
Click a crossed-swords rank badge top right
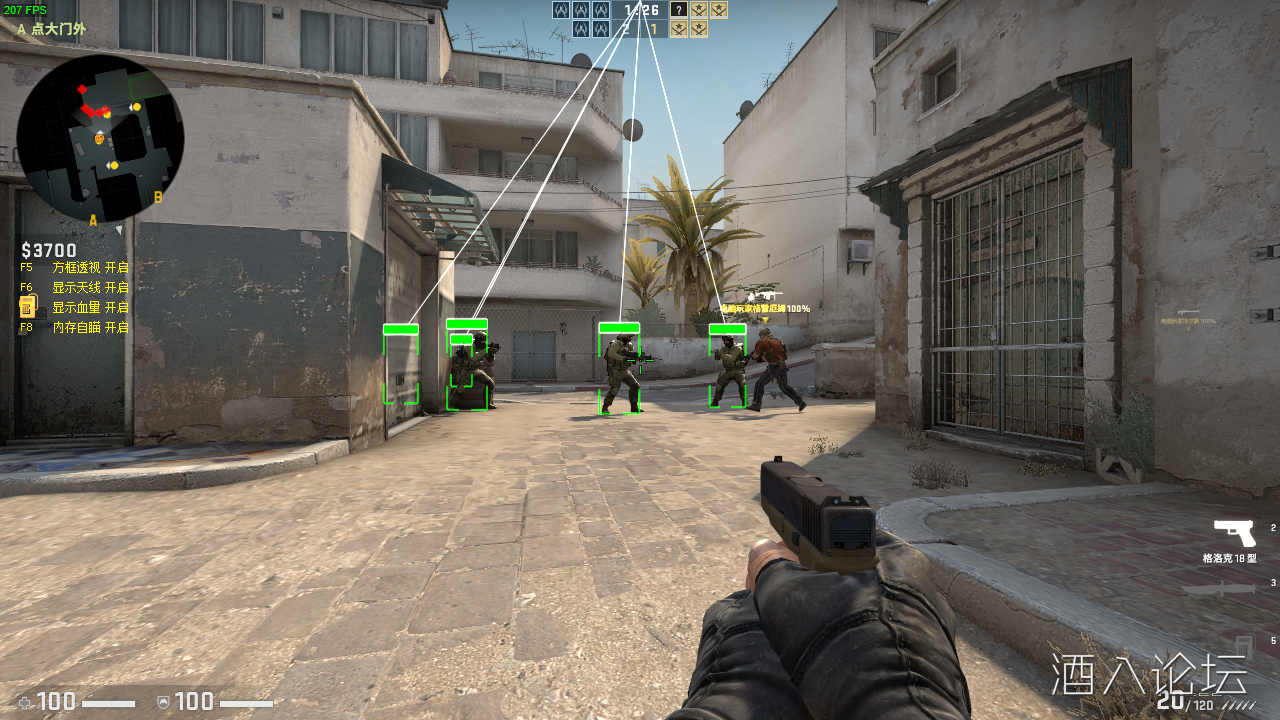pos(718,10)
